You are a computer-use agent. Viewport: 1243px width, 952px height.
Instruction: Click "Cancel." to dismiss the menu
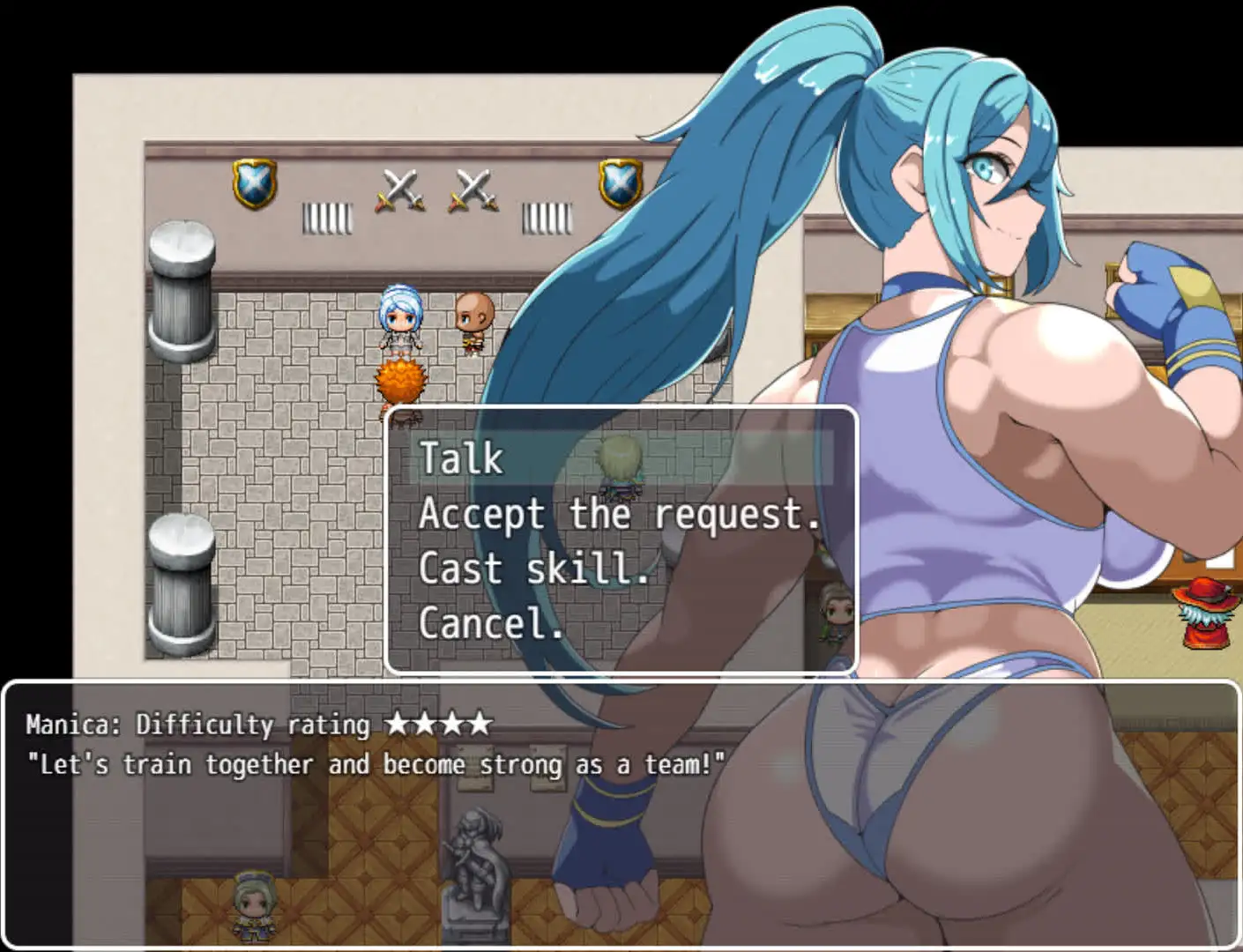(x=489, y=623)
